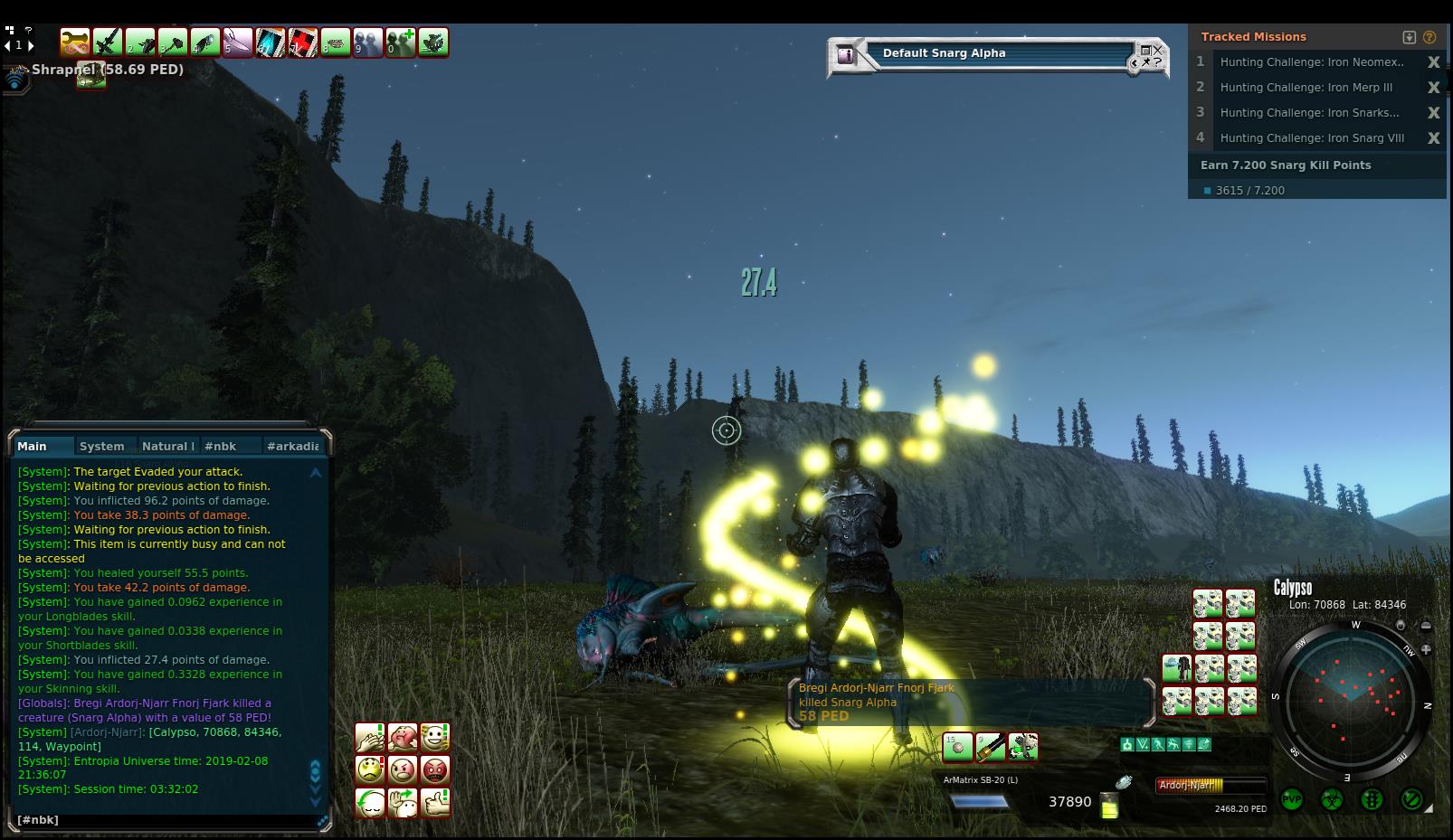This screenshot has width=1453, height=840.
Task: Go to next hotbar page arrow
Action: (x=30, y=45)
